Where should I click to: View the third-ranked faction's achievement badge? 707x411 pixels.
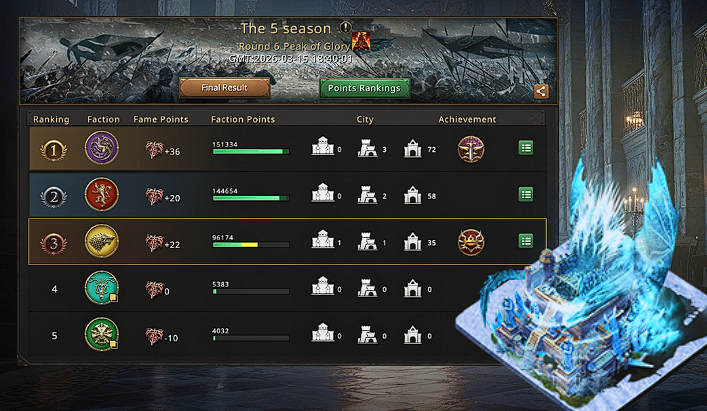[471, 241]
